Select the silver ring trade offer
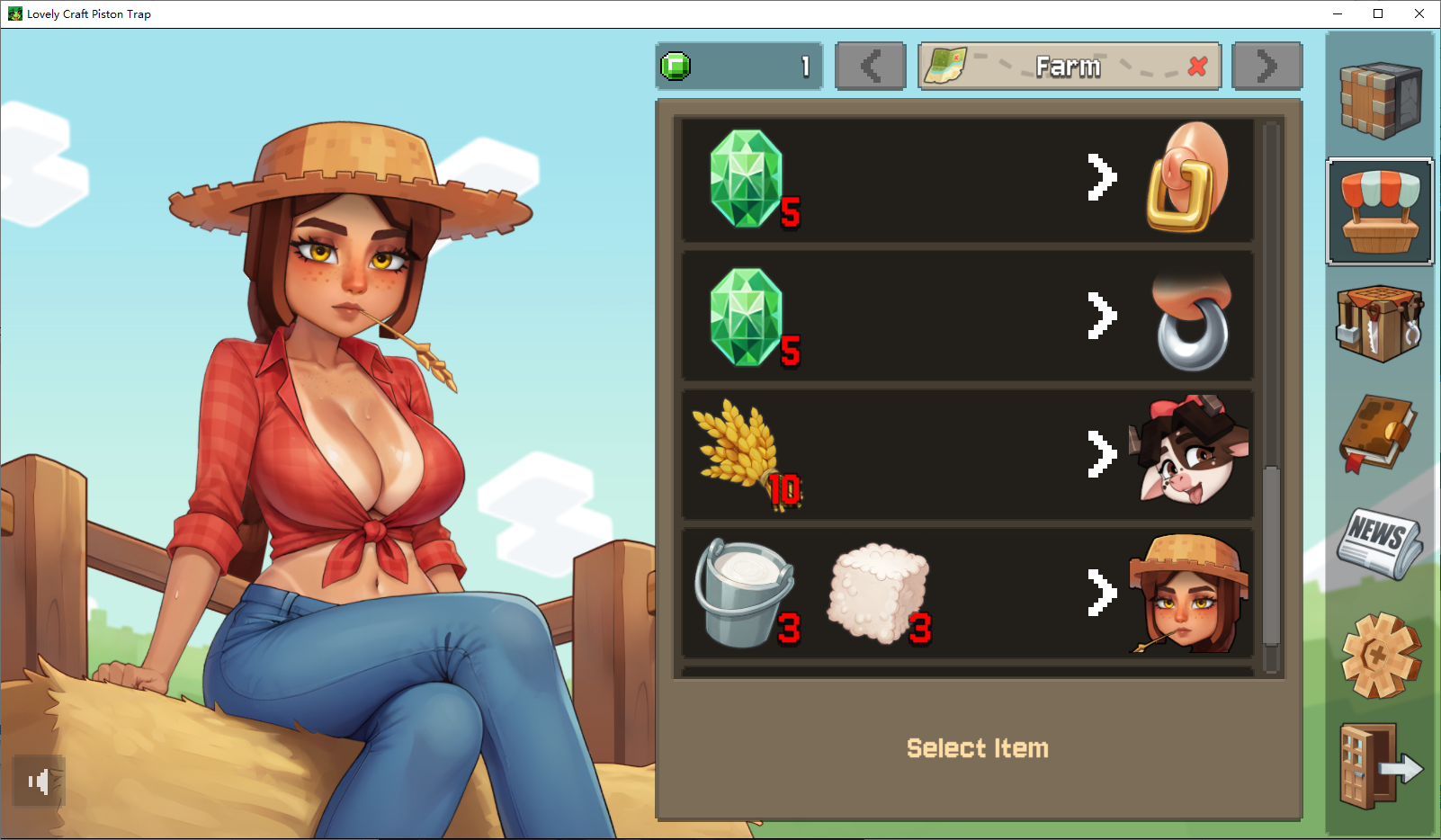This screenshot has width=1441, height=840. point(967,317)
